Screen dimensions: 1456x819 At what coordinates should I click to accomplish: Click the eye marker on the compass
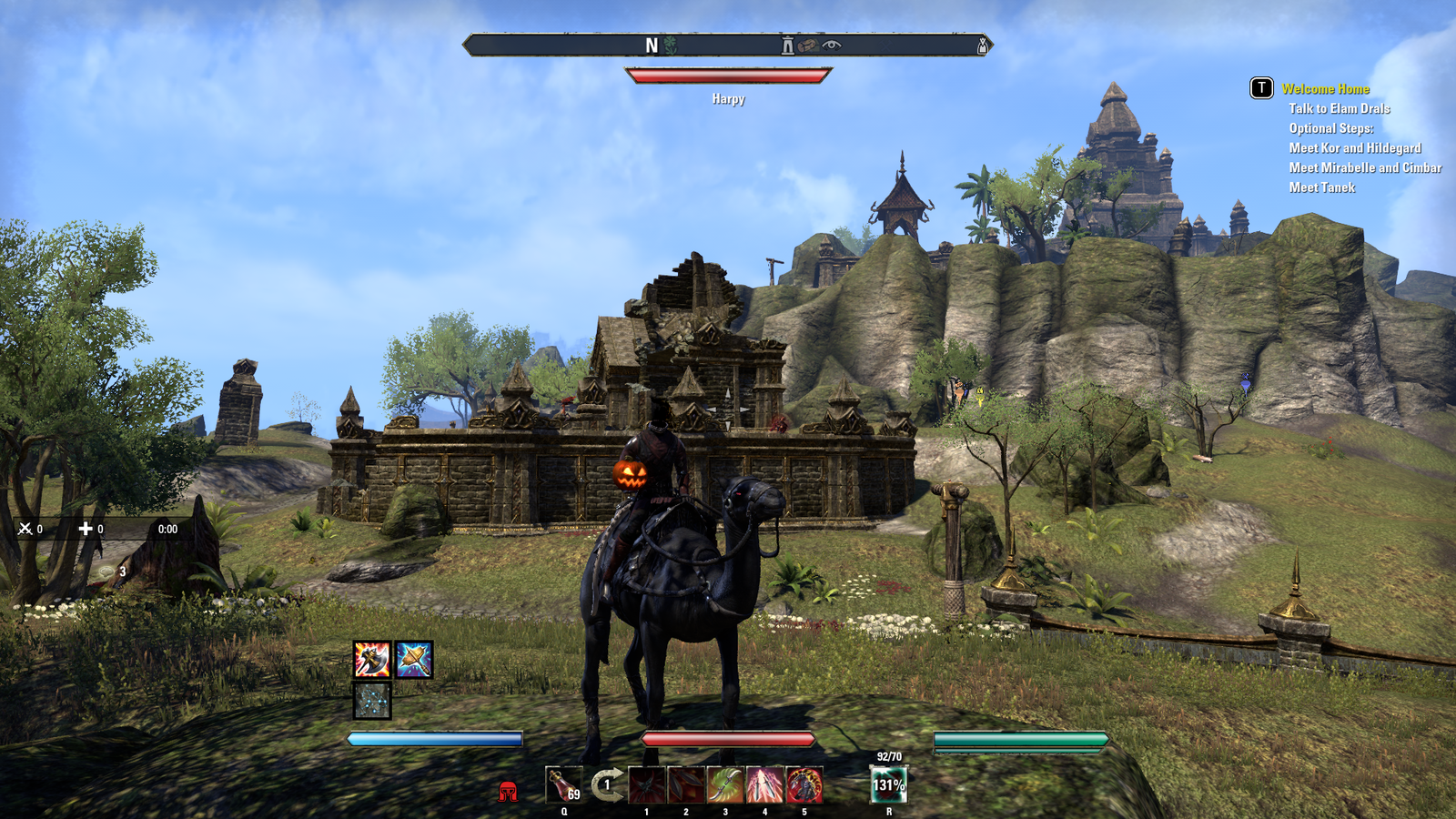pos(831,45)
